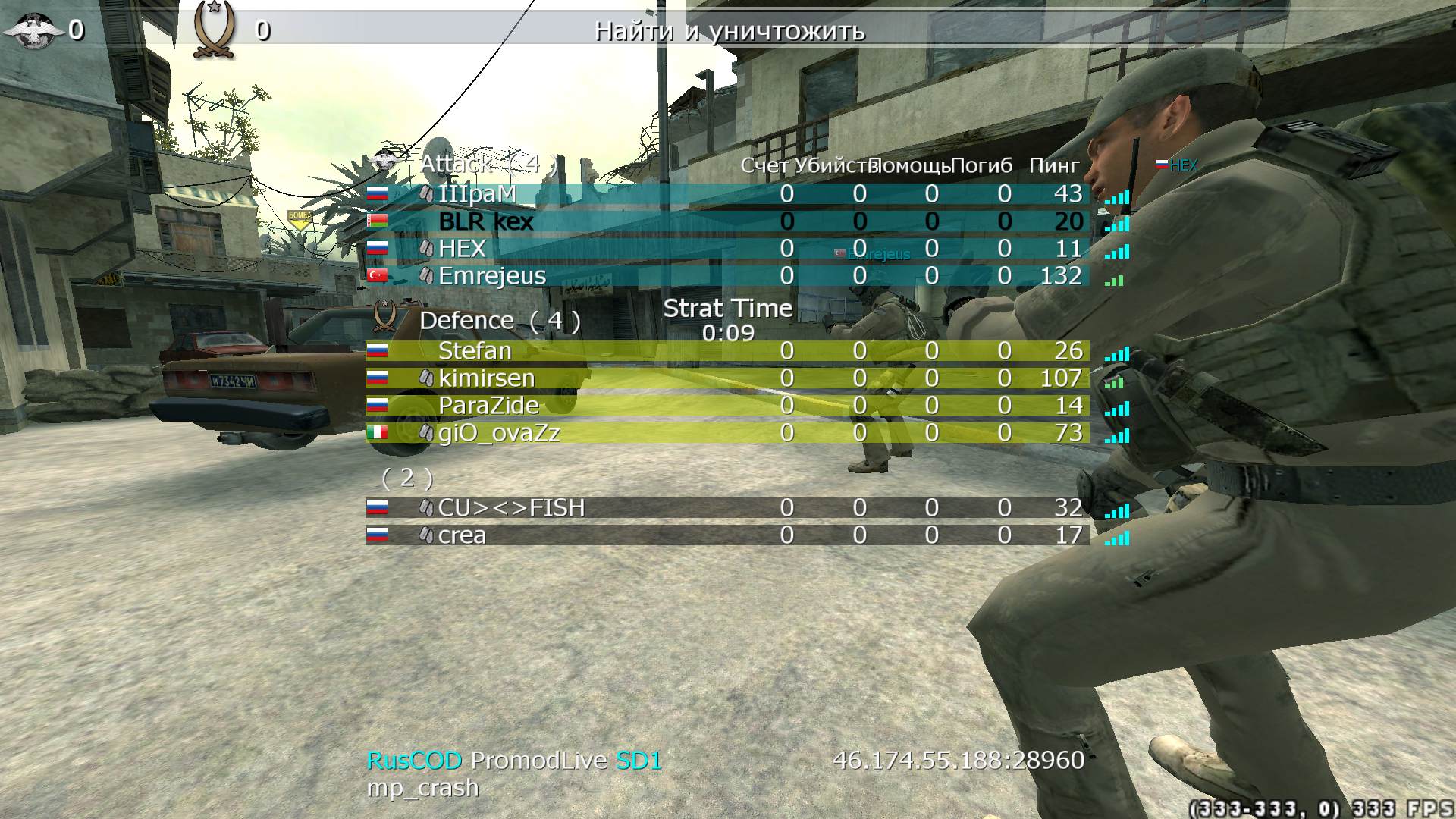Screen dimensions: 1456x819
Task: Select the eagle team emblem top-left
Action: coord(34,30)
